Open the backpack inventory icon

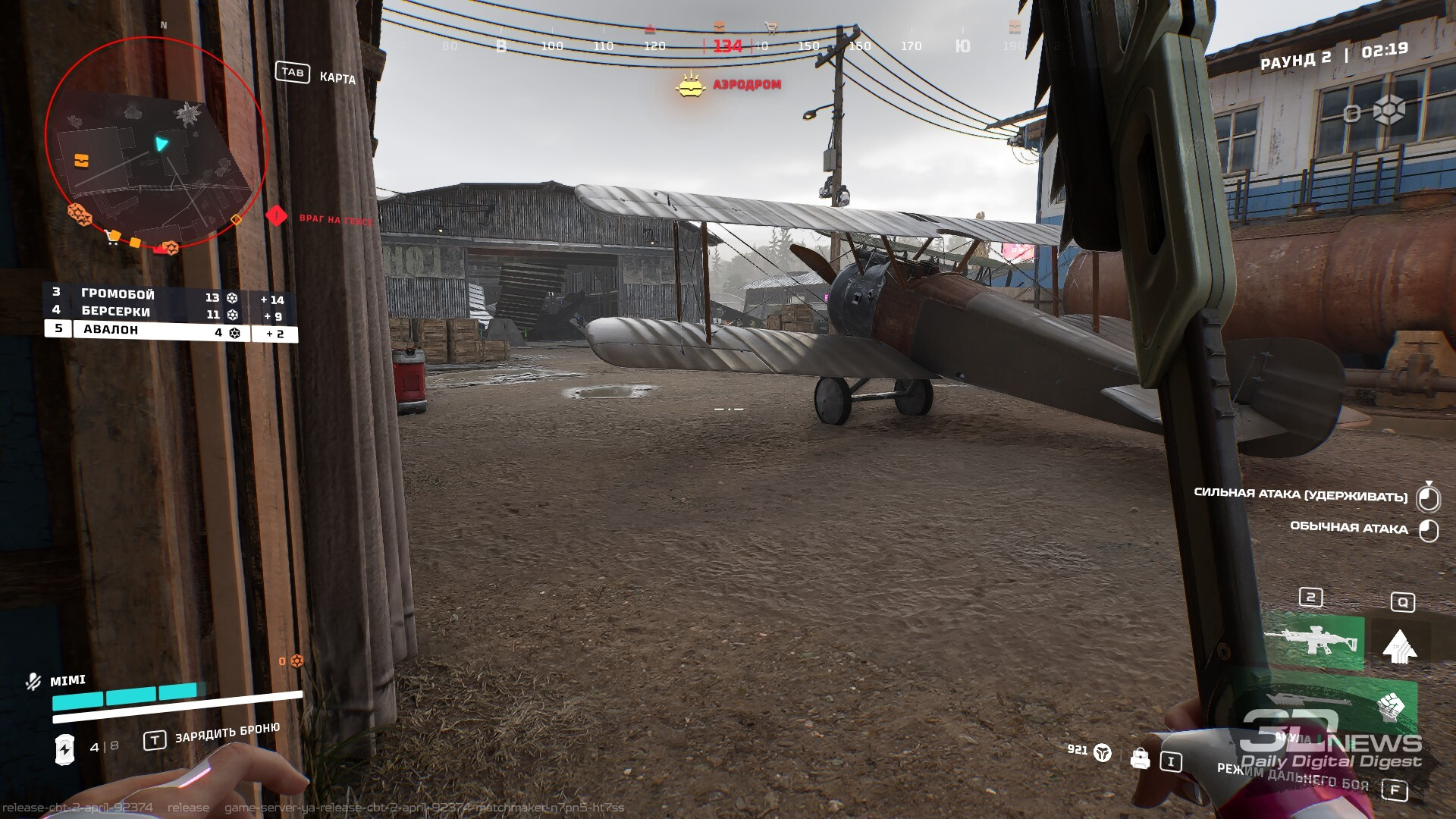1140,758
